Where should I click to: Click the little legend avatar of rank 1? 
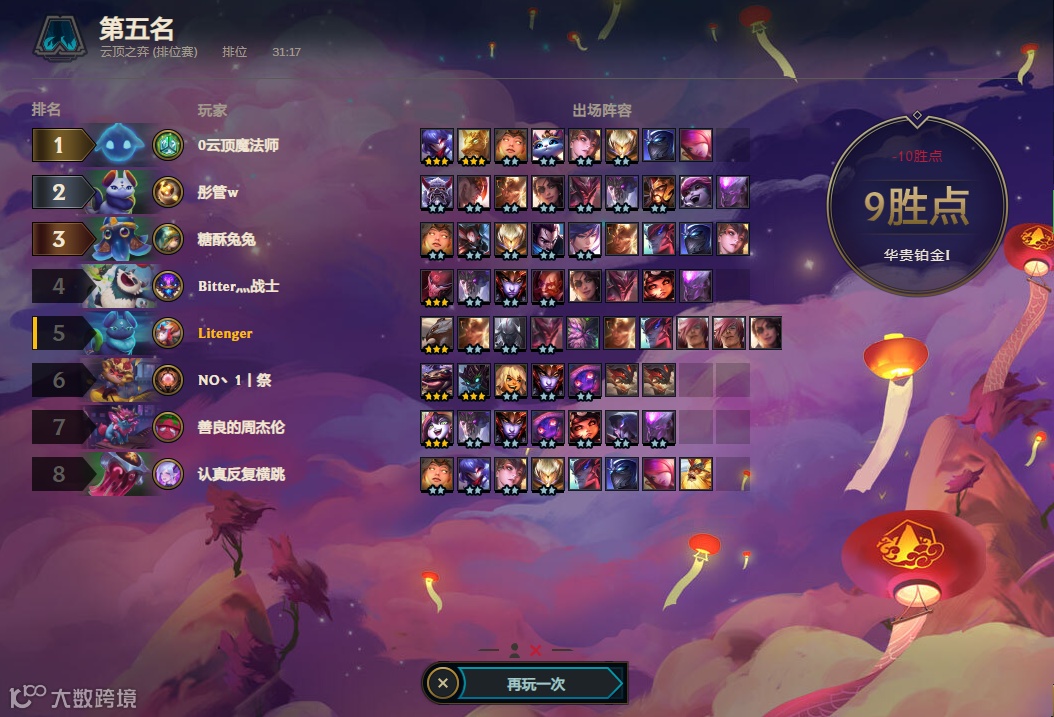click(x=124, y=145)
